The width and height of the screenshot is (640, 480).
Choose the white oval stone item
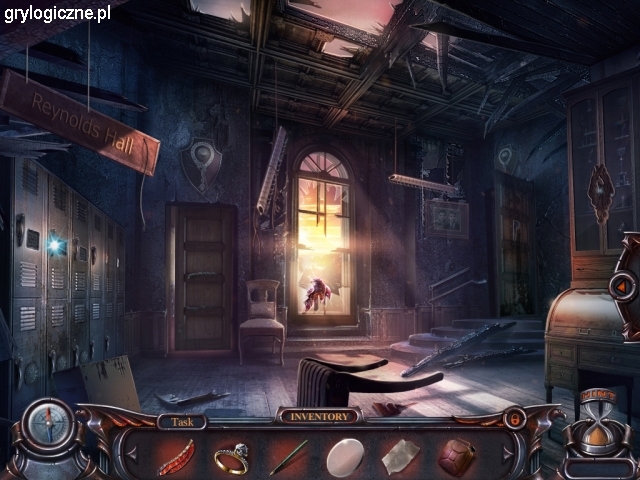[345, 457]
